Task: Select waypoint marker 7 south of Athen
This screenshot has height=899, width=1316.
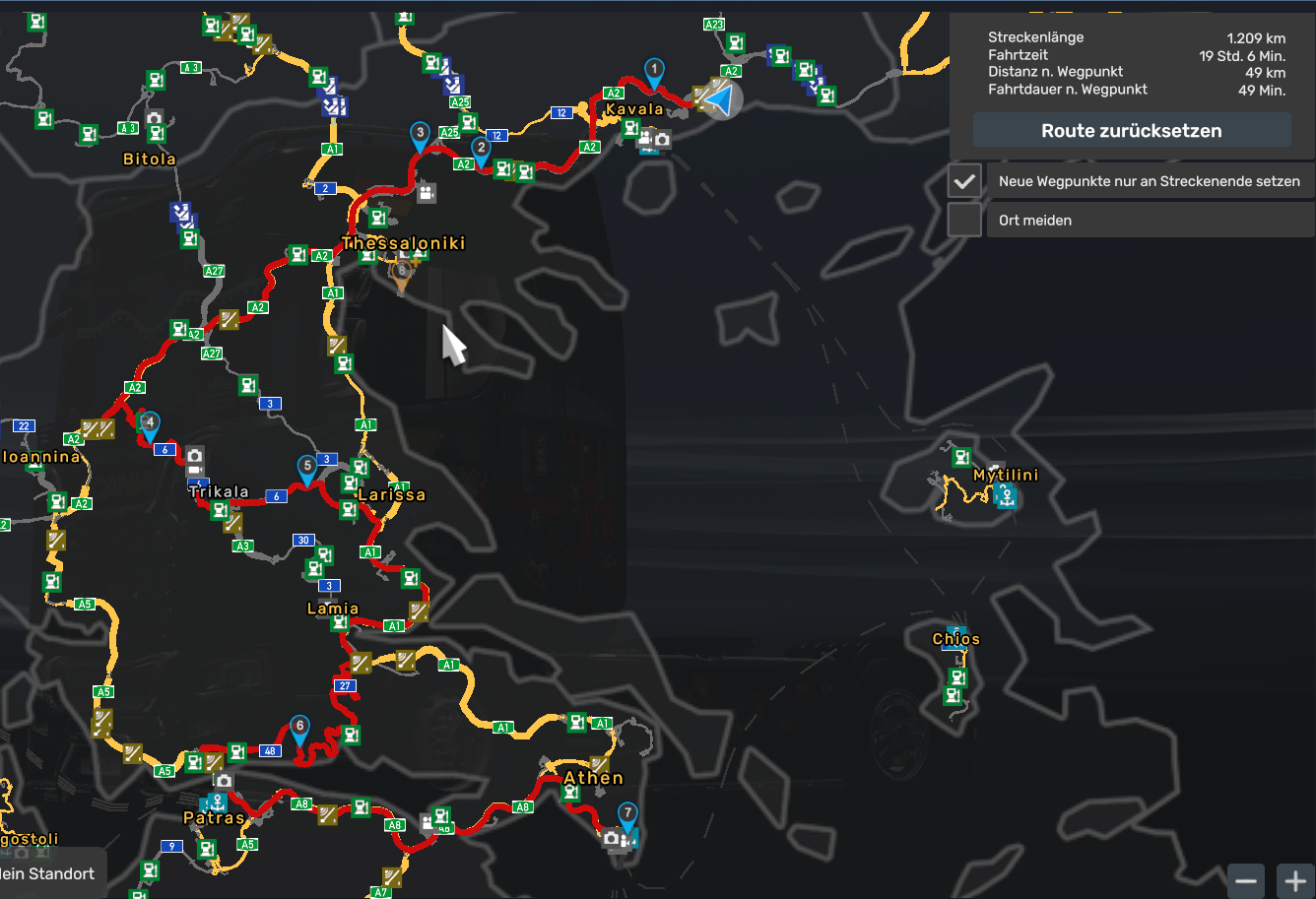Action: [627, 814]
